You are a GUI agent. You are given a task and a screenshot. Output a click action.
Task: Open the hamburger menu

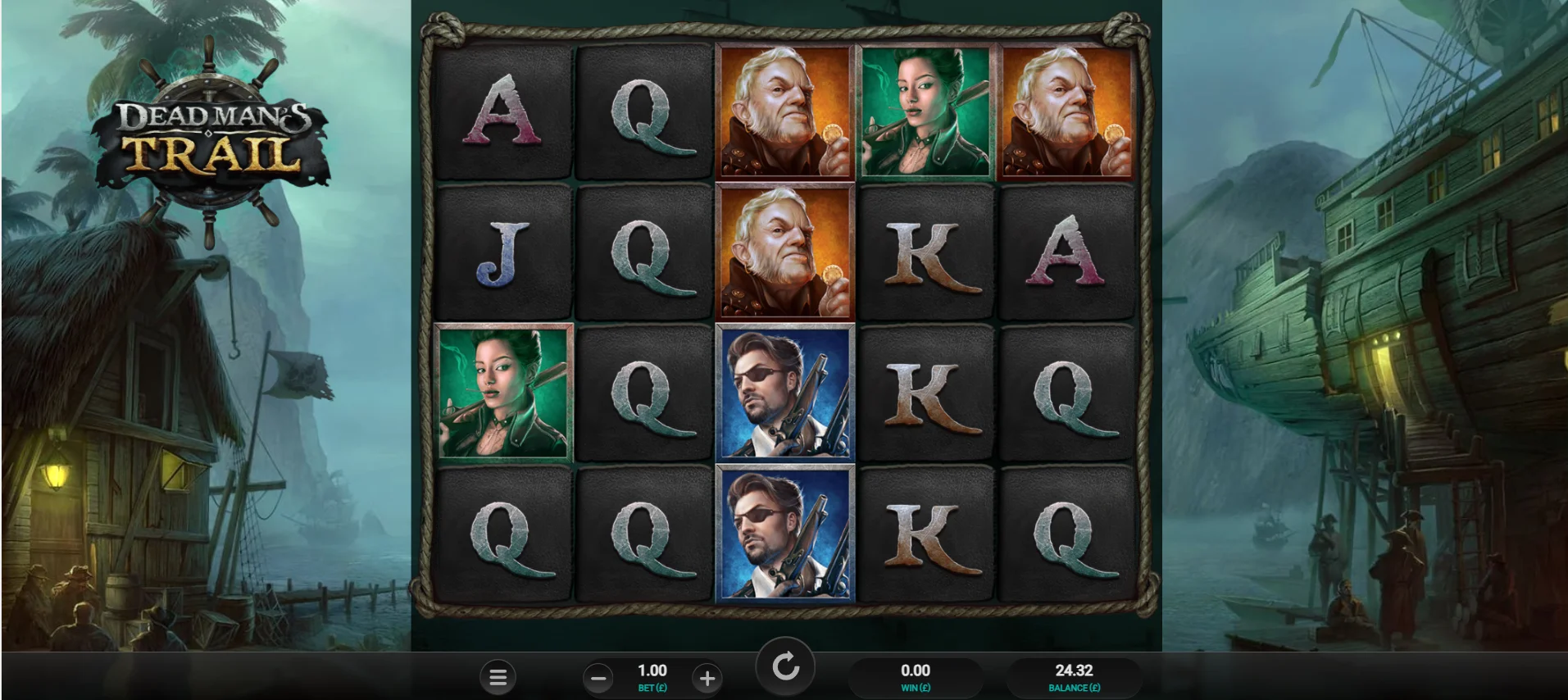pyautogui.click(x=498, y=678)
